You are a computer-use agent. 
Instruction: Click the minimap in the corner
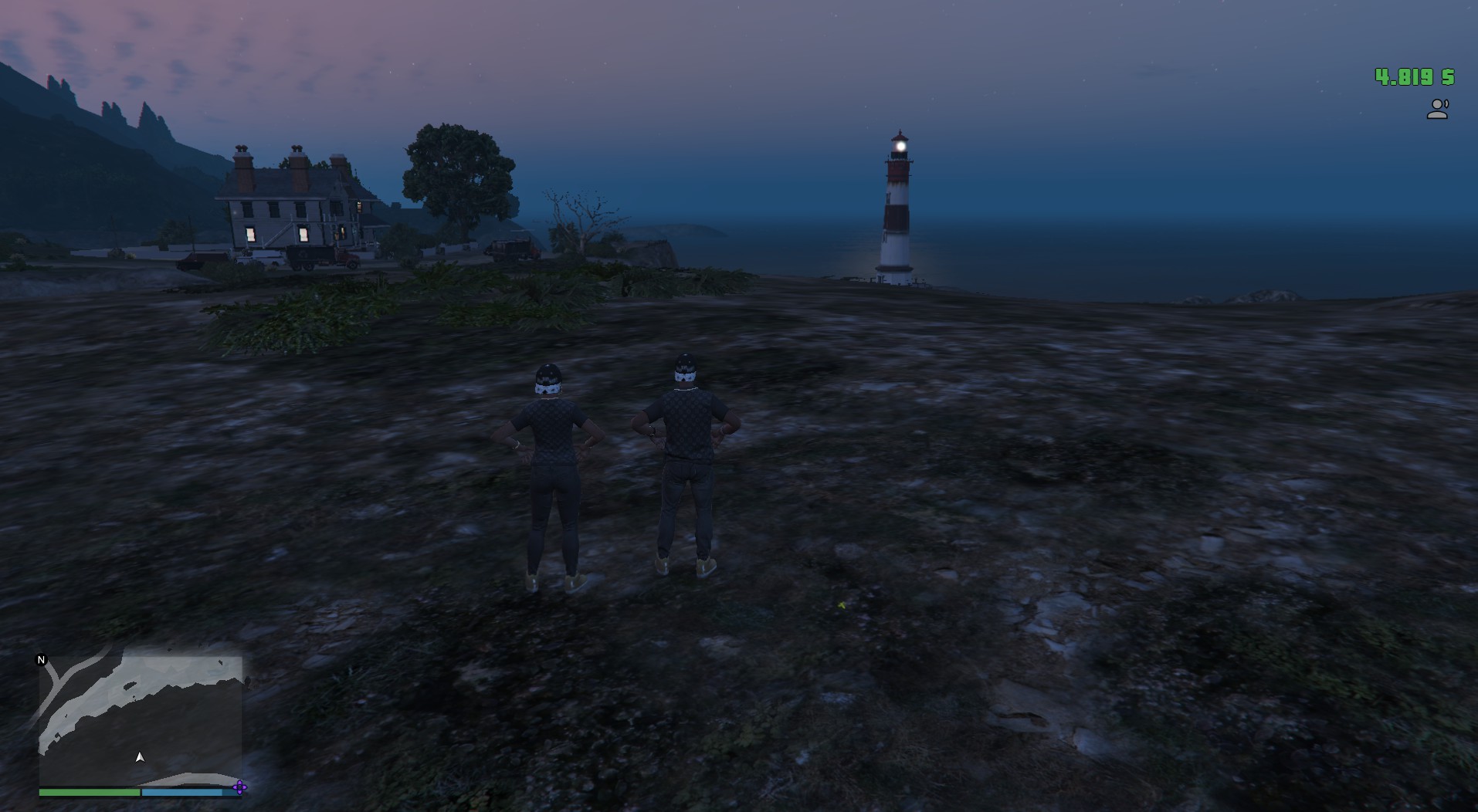141,719
